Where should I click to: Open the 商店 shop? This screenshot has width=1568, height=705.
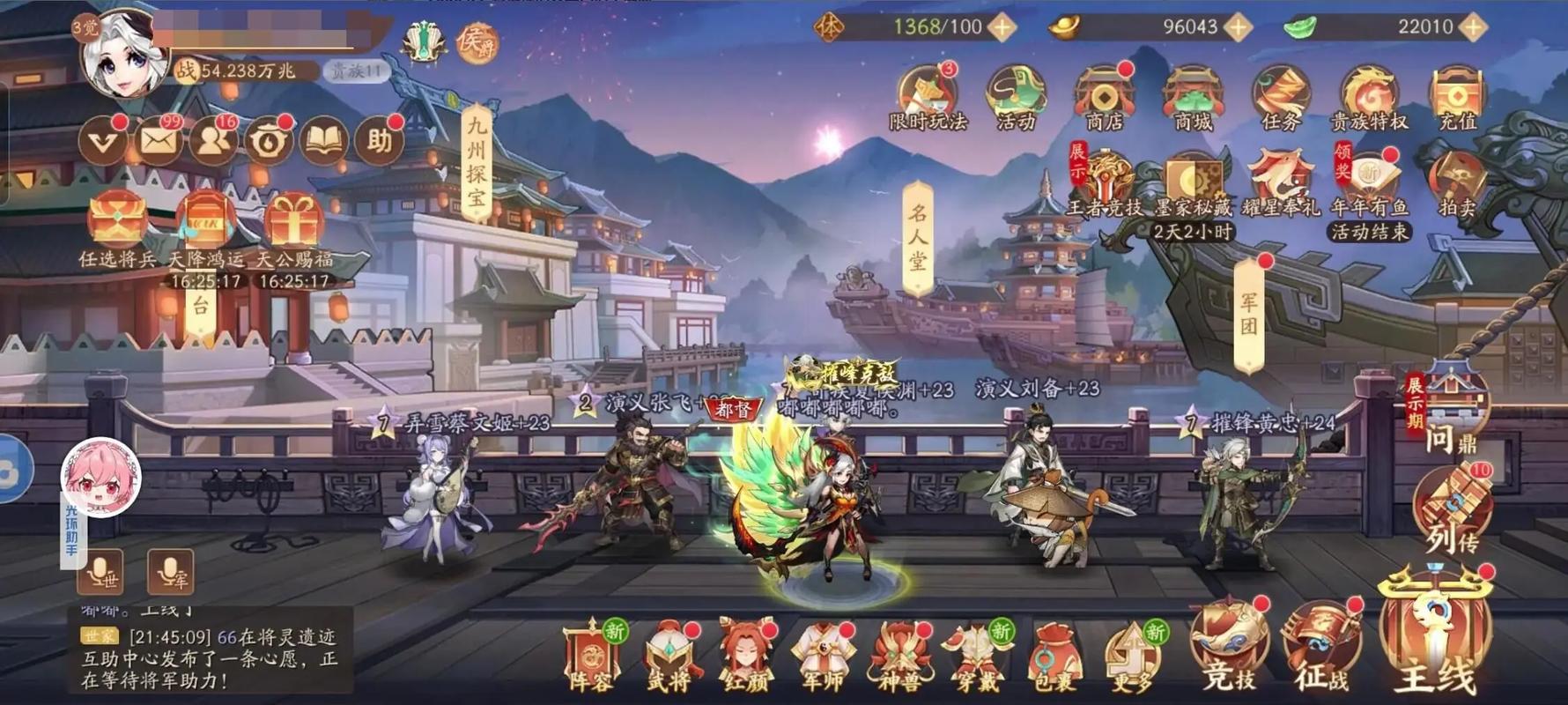(1104, 93)
